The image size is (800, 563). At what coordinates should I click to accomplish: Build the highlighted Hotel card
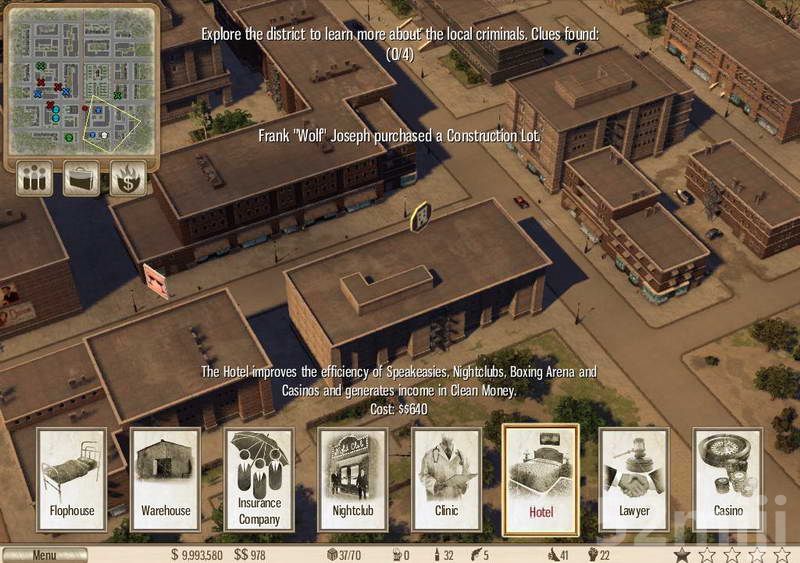540,479
